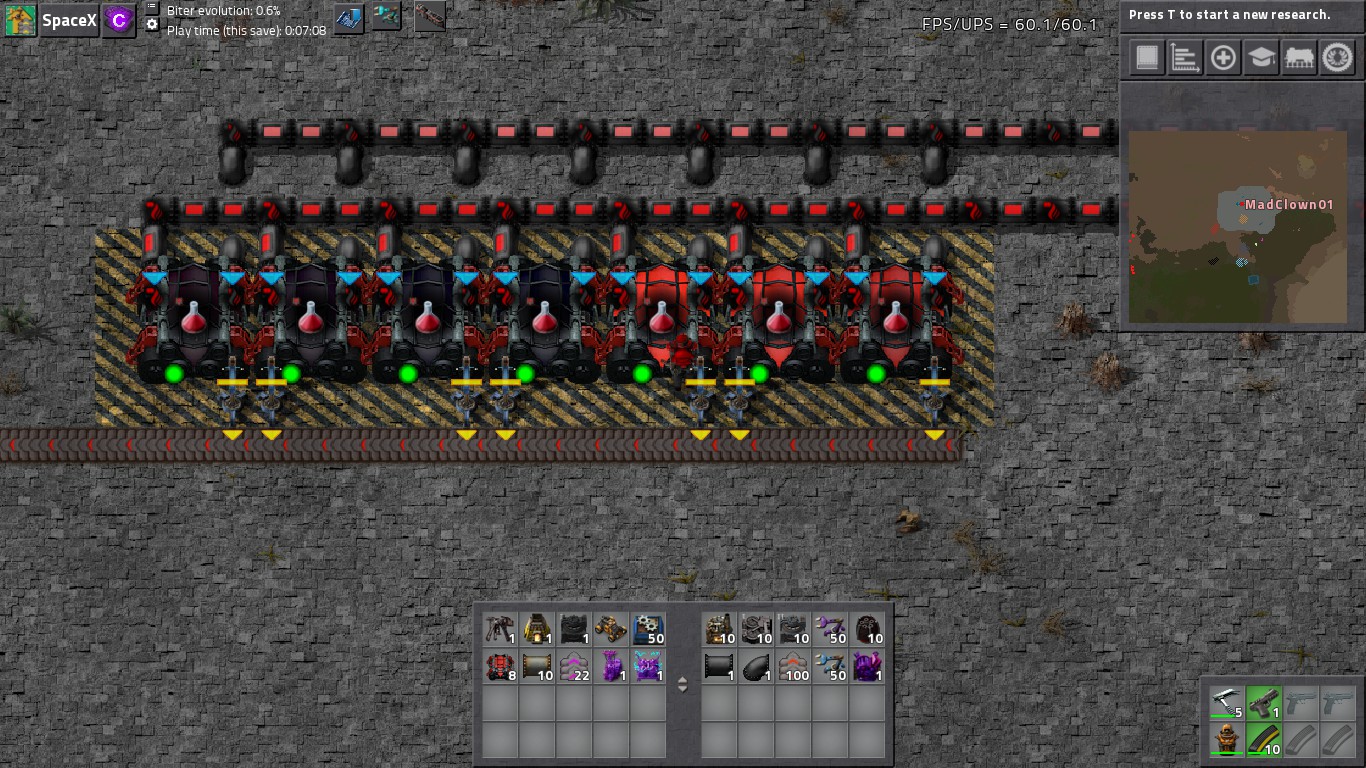Choose the purple-chevron wall stack of 22
Image resolution: width=1366 pixels, height=768 pixels.
point(574,666)
